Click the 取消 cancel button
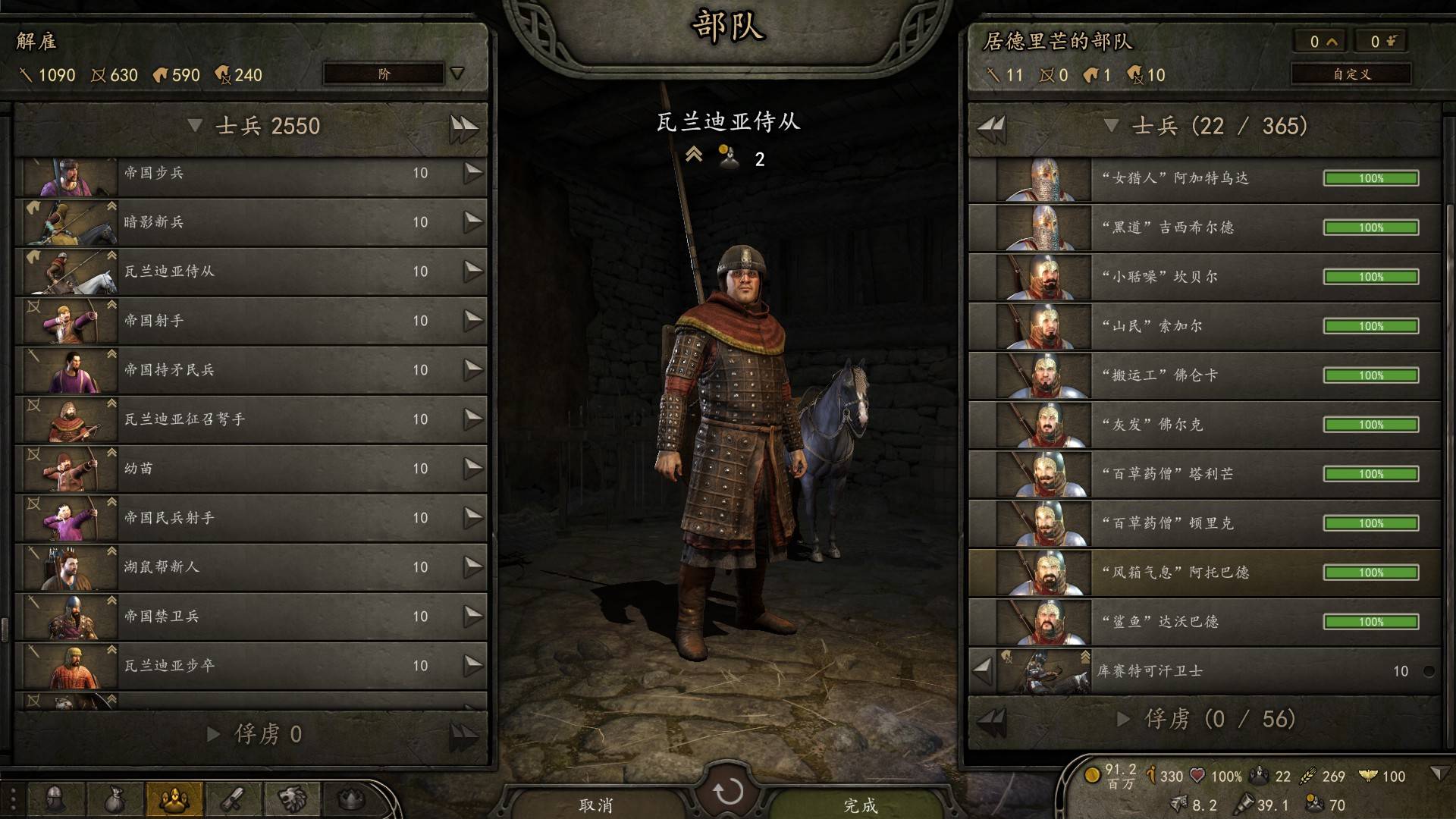Screen dimensions: 1456x819 (x=596, y=805)
